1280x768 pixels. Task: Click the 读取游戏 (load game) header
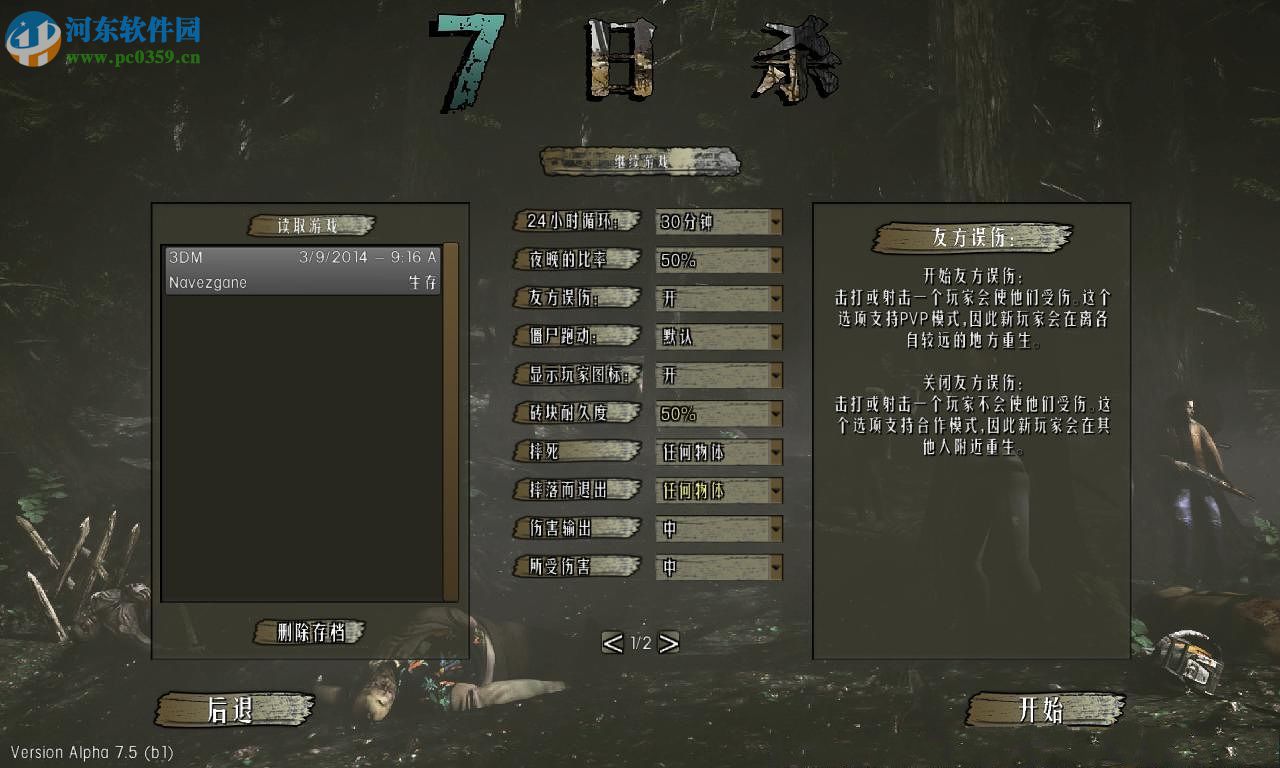point(310,225)
